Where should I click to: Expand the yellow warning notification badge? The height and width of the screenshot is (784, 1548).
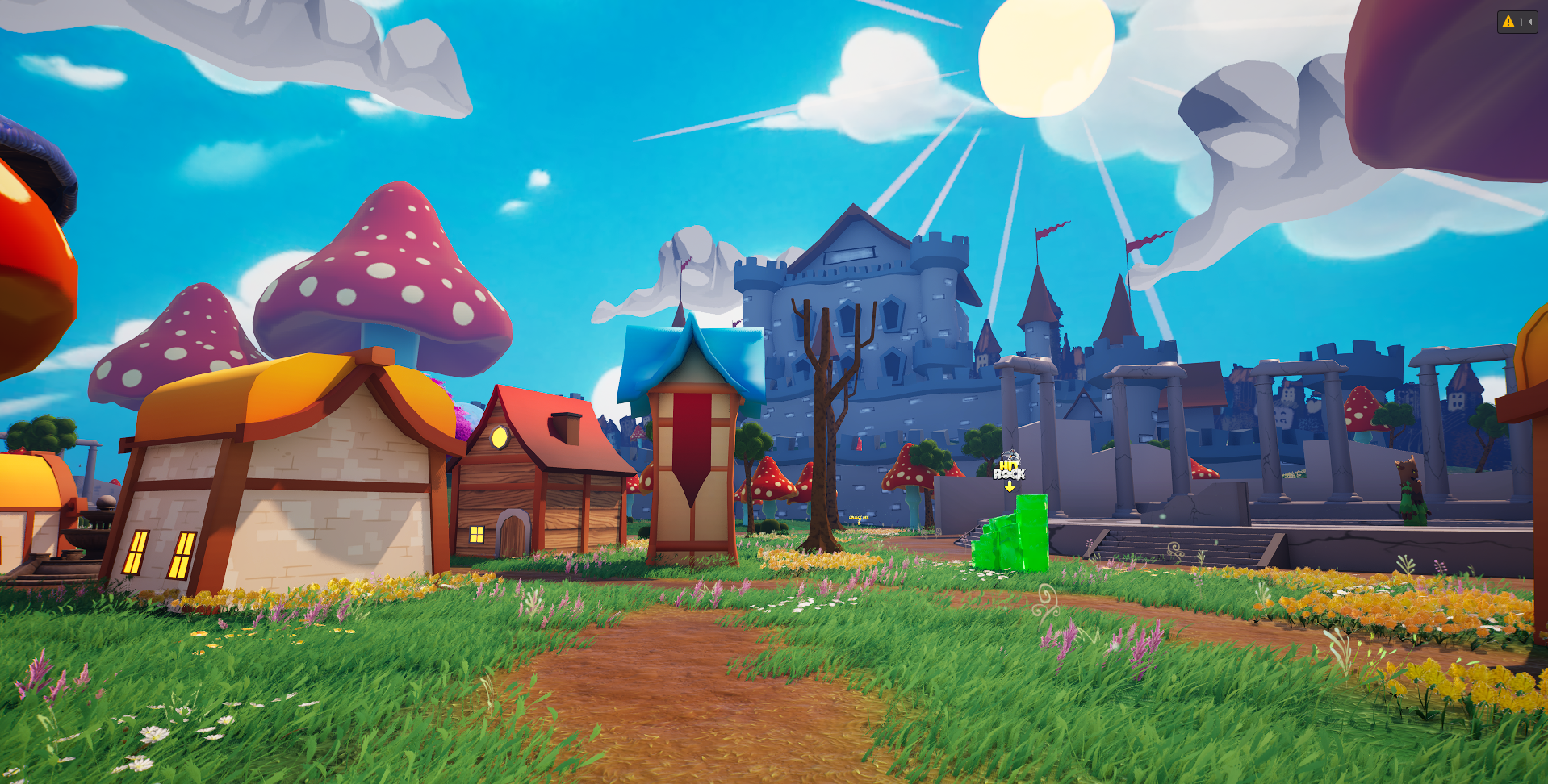[x=1517, y=22]
